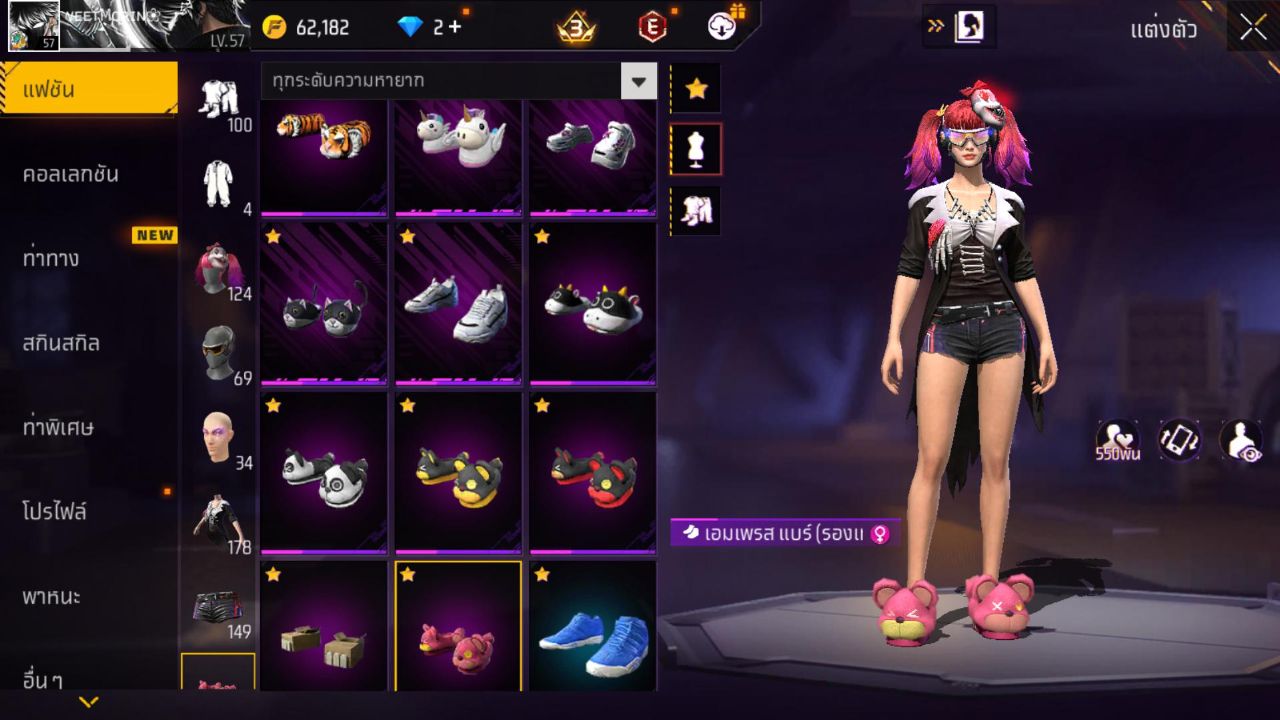
Task: Click the dropdown arrow on the rarity filter
Action: [x=637, y=80]
